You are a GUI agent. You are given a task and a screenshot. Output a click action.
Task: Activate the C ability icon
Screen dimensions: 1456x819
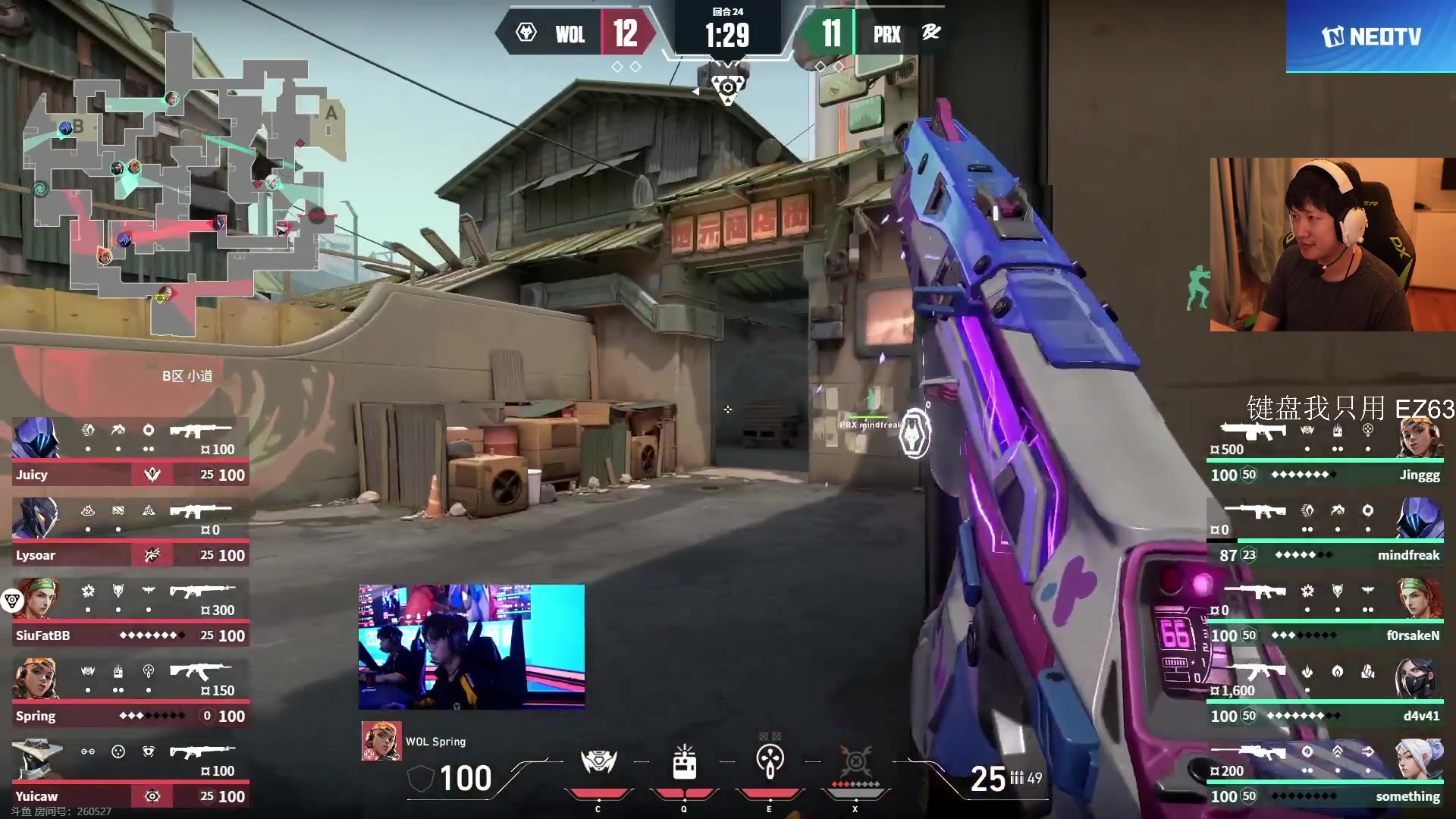[598, 762]
